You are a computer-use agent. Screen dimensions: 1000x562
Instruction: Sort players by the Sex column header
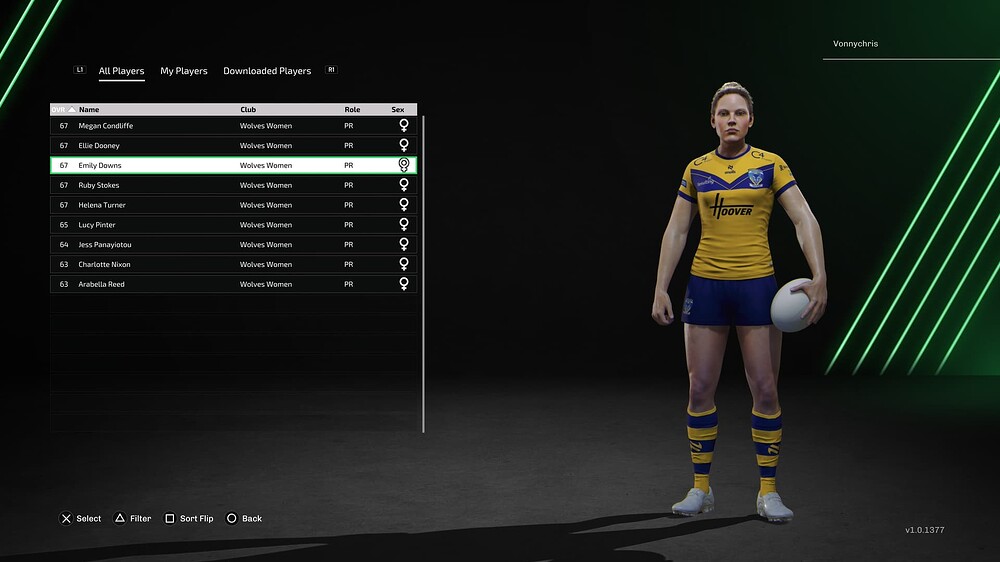(x=398, y=109)
